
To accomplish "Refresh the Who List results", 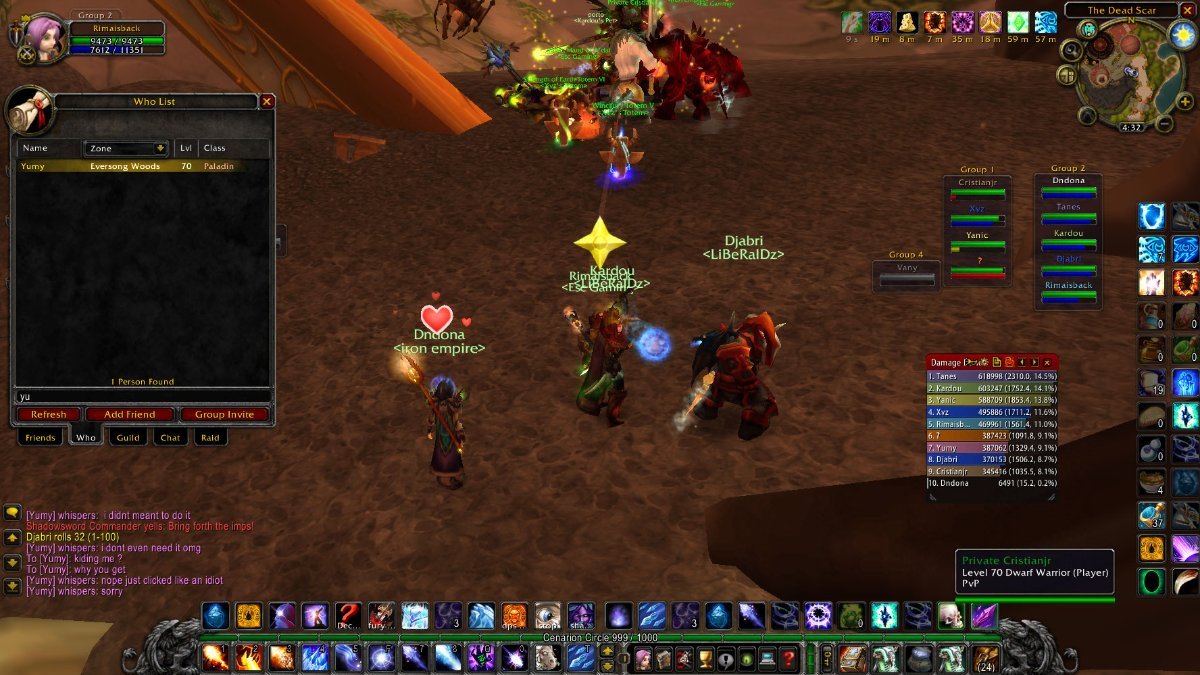I will [48, 415].
